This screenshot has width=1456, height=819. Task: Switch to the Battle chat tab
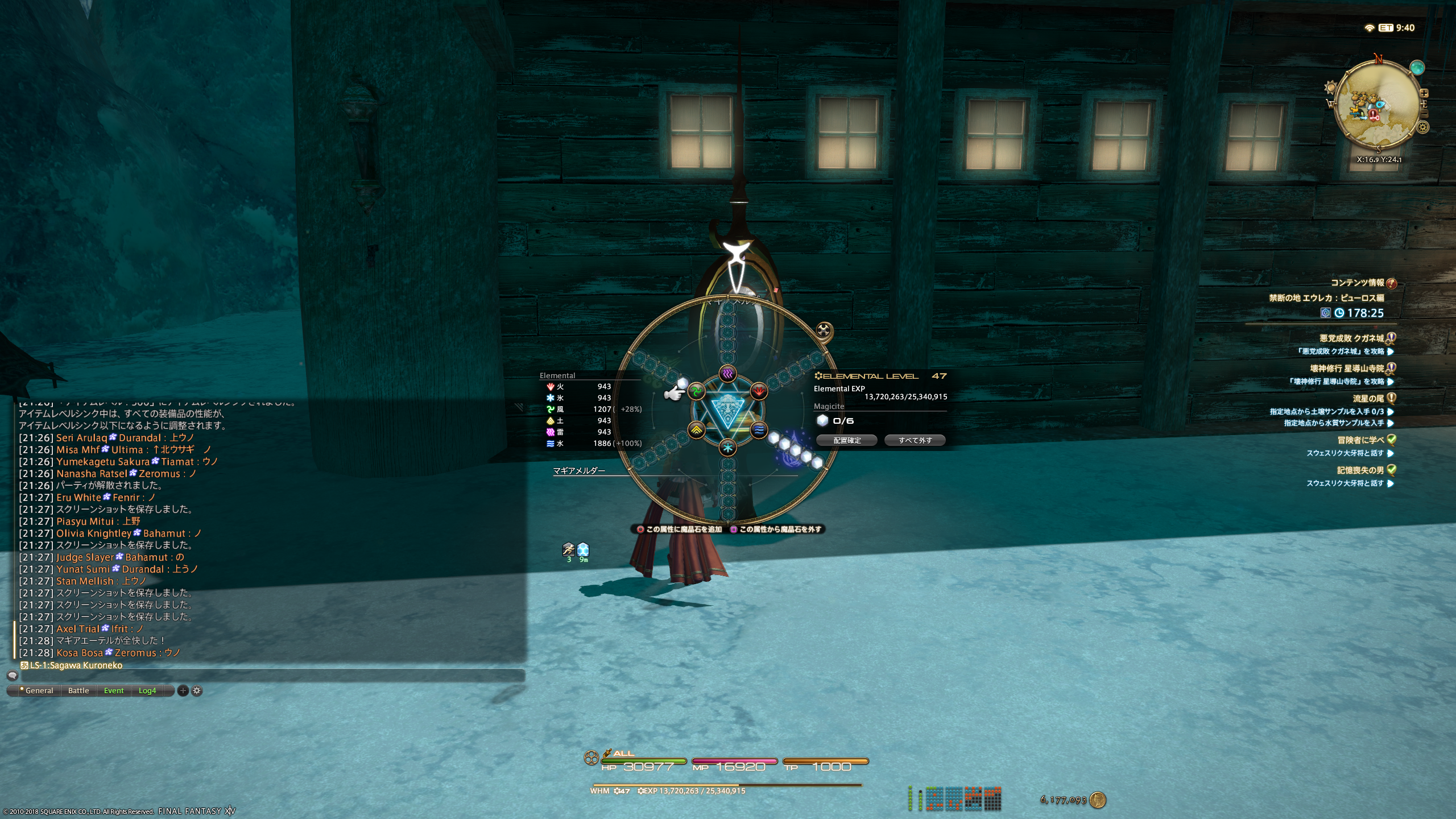click(x=78, y=690)
